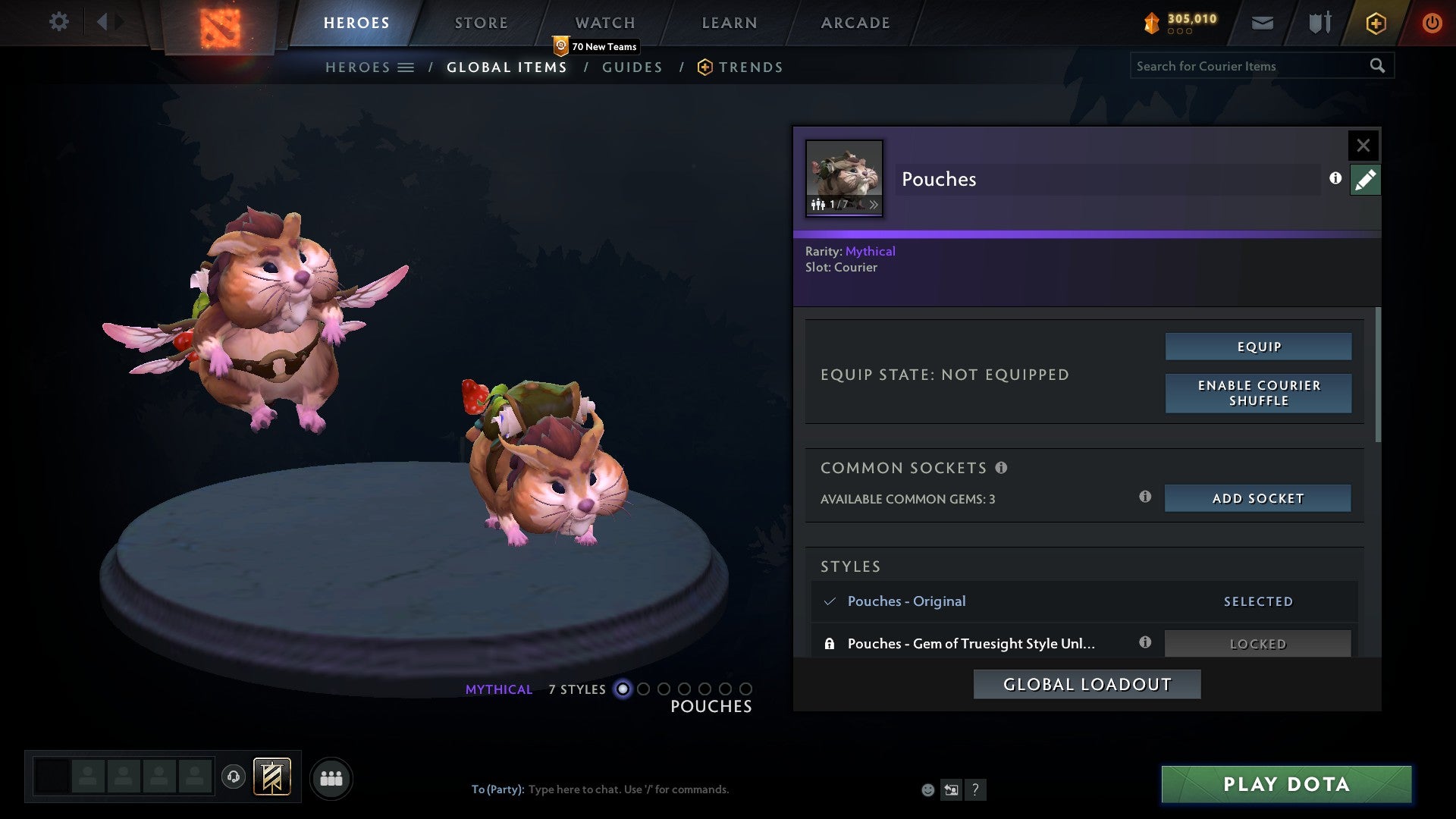Open the mail inbox icon

1262,22
